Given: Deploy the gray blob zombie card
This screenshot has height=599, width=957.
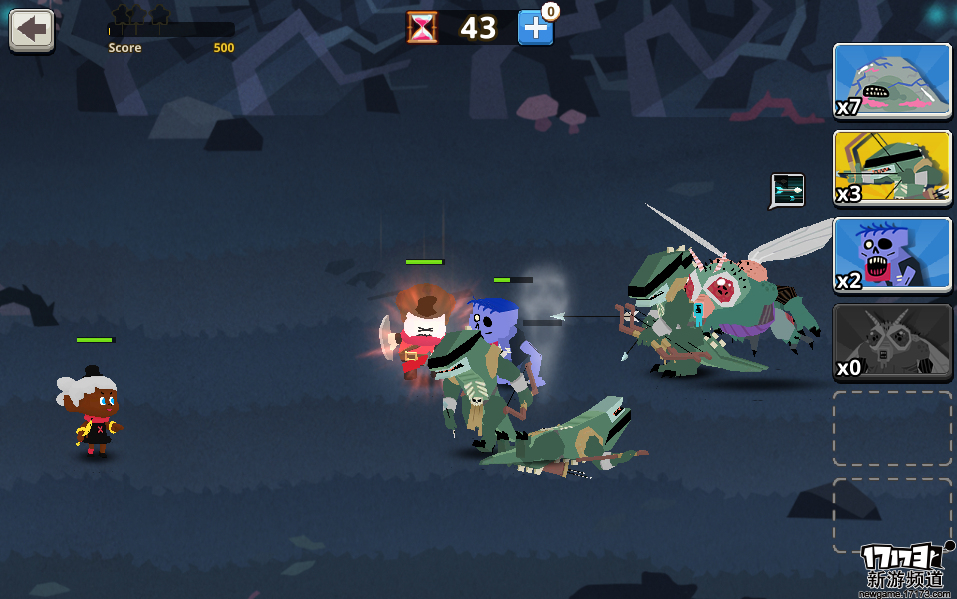Looking at the screenshot, I should pyautogui.click(x=892, y=81).
